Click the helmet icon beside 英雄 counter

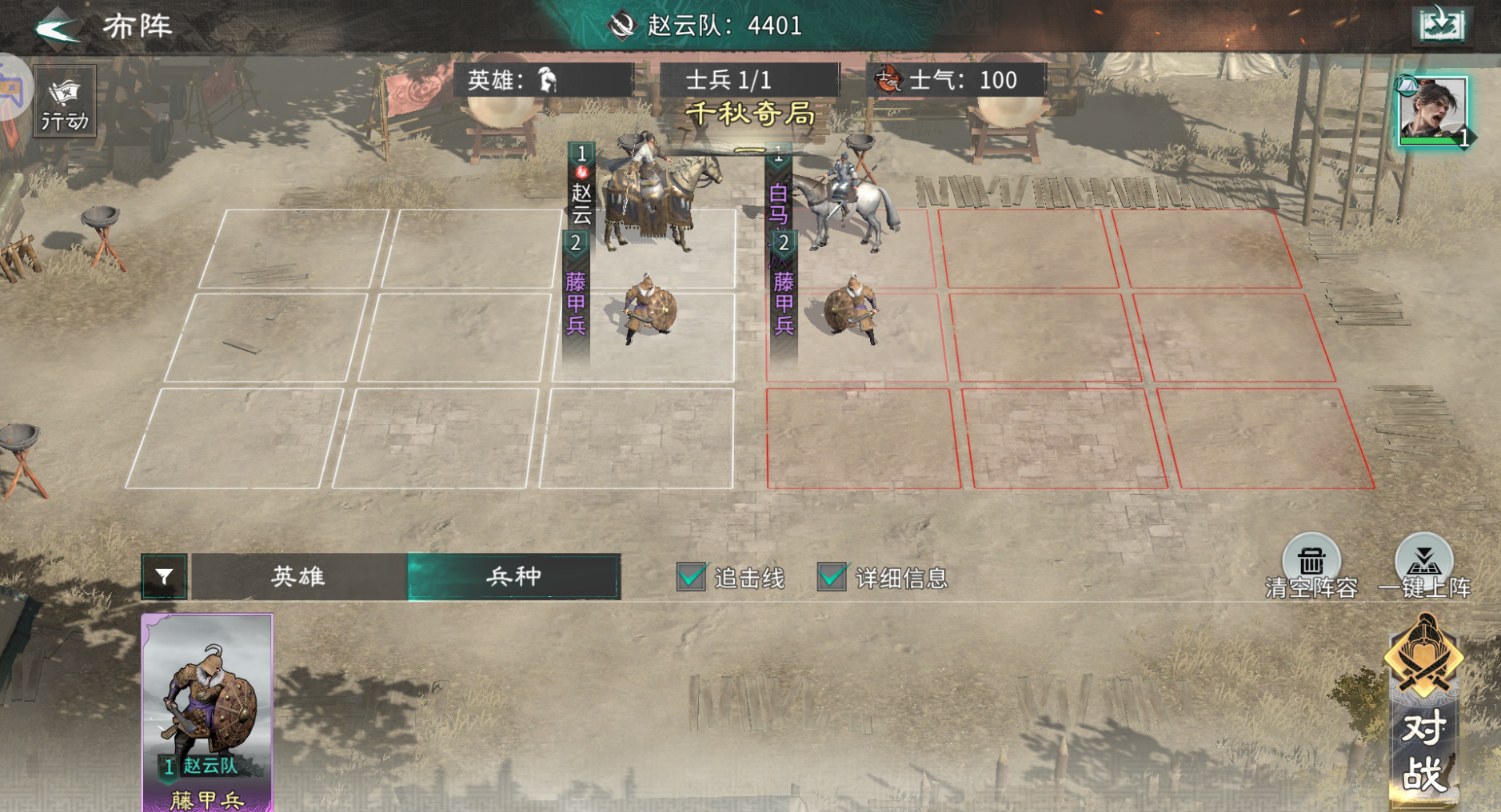[546, 79]
